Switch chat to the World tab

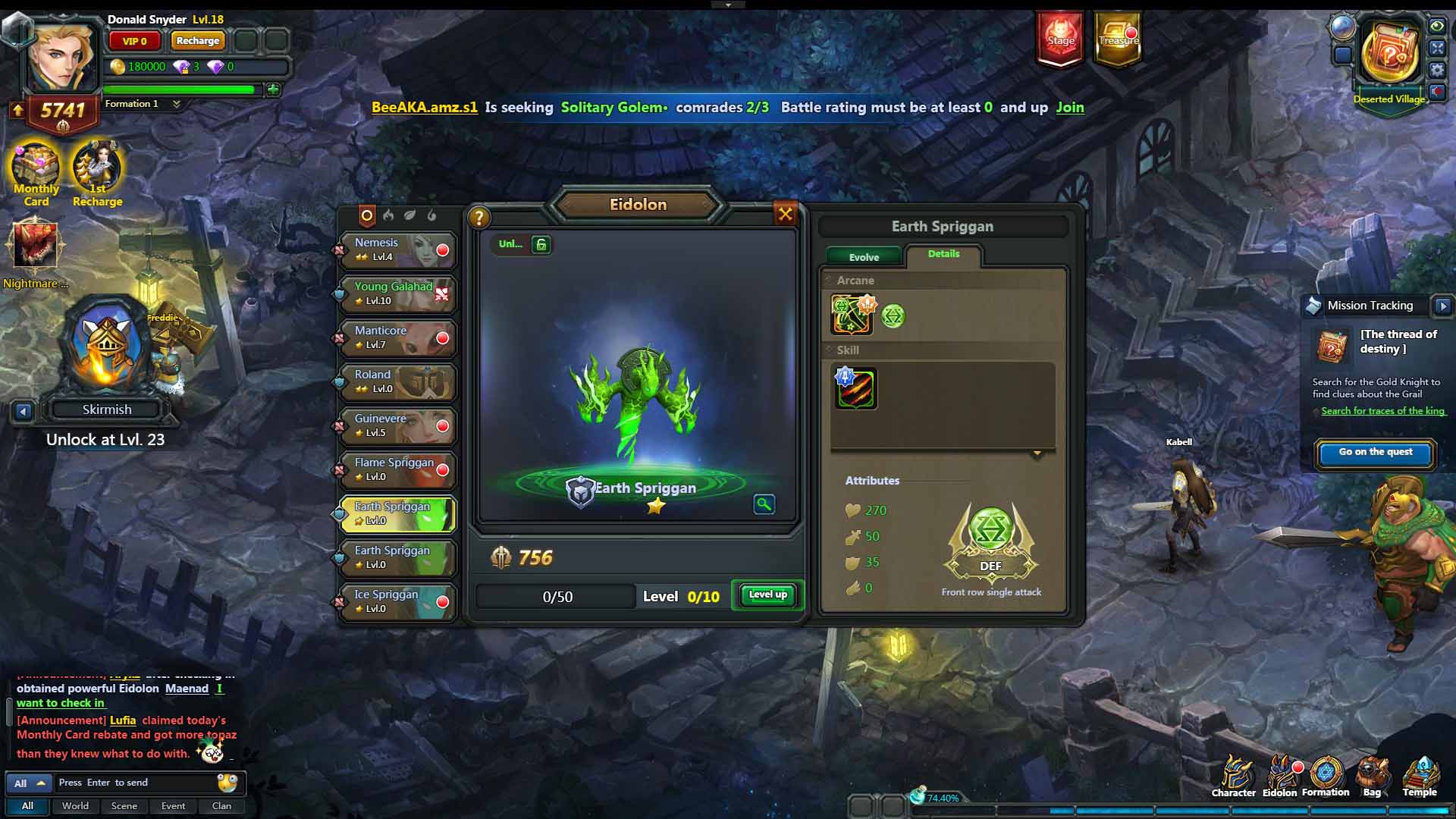75,806
